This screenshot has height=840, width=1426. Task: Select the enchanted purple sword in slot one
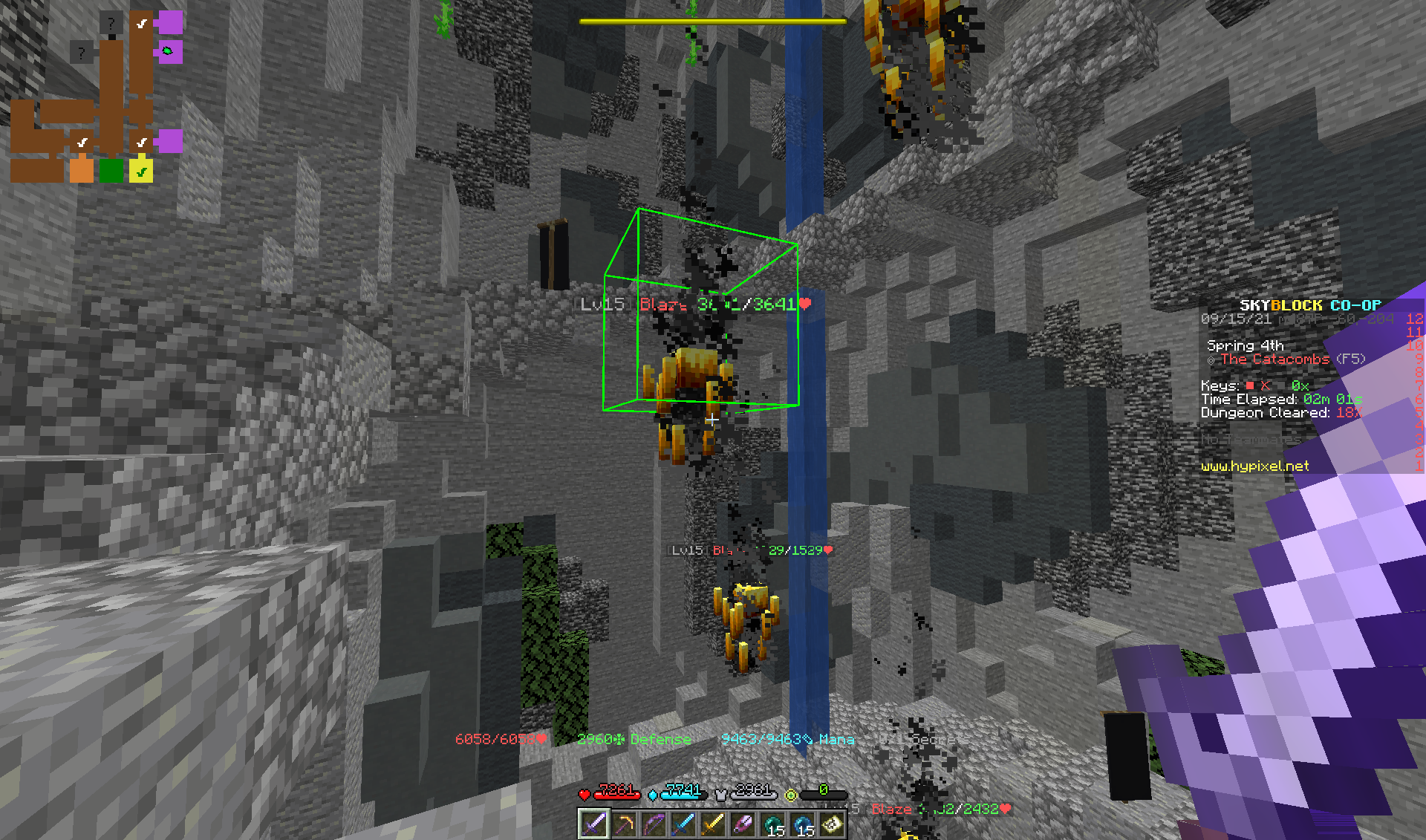pyautogui.click(x=594, y=824)
